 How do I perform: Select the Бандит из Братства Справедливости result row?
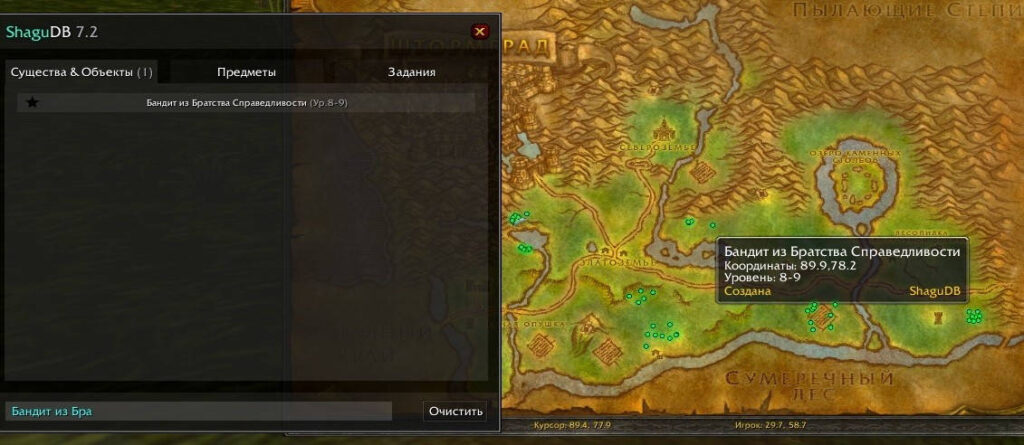(x=247, y=102)
